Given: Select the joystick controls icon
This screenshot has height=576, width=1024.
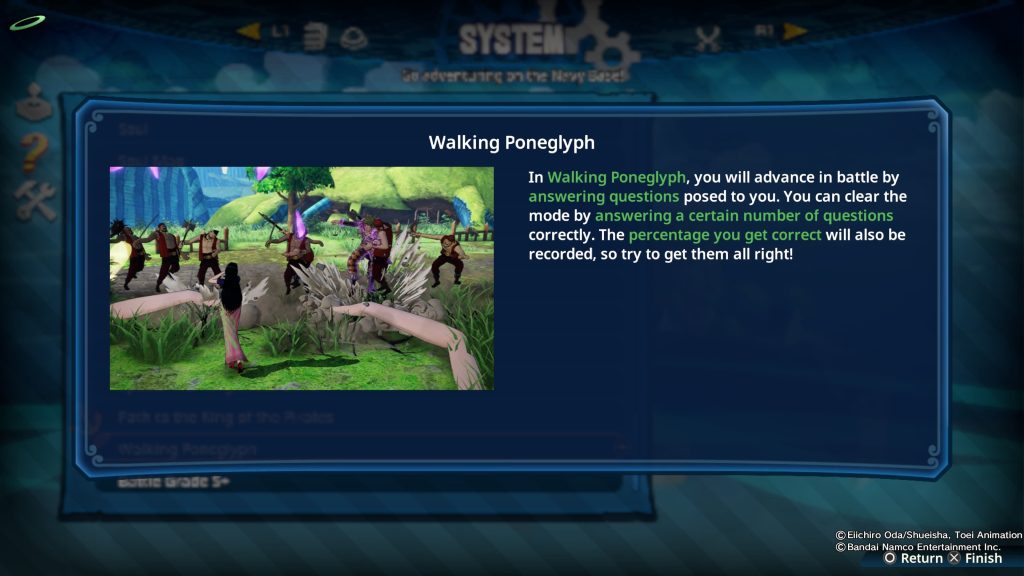Looking at the screenshot, I should (33, 101).
